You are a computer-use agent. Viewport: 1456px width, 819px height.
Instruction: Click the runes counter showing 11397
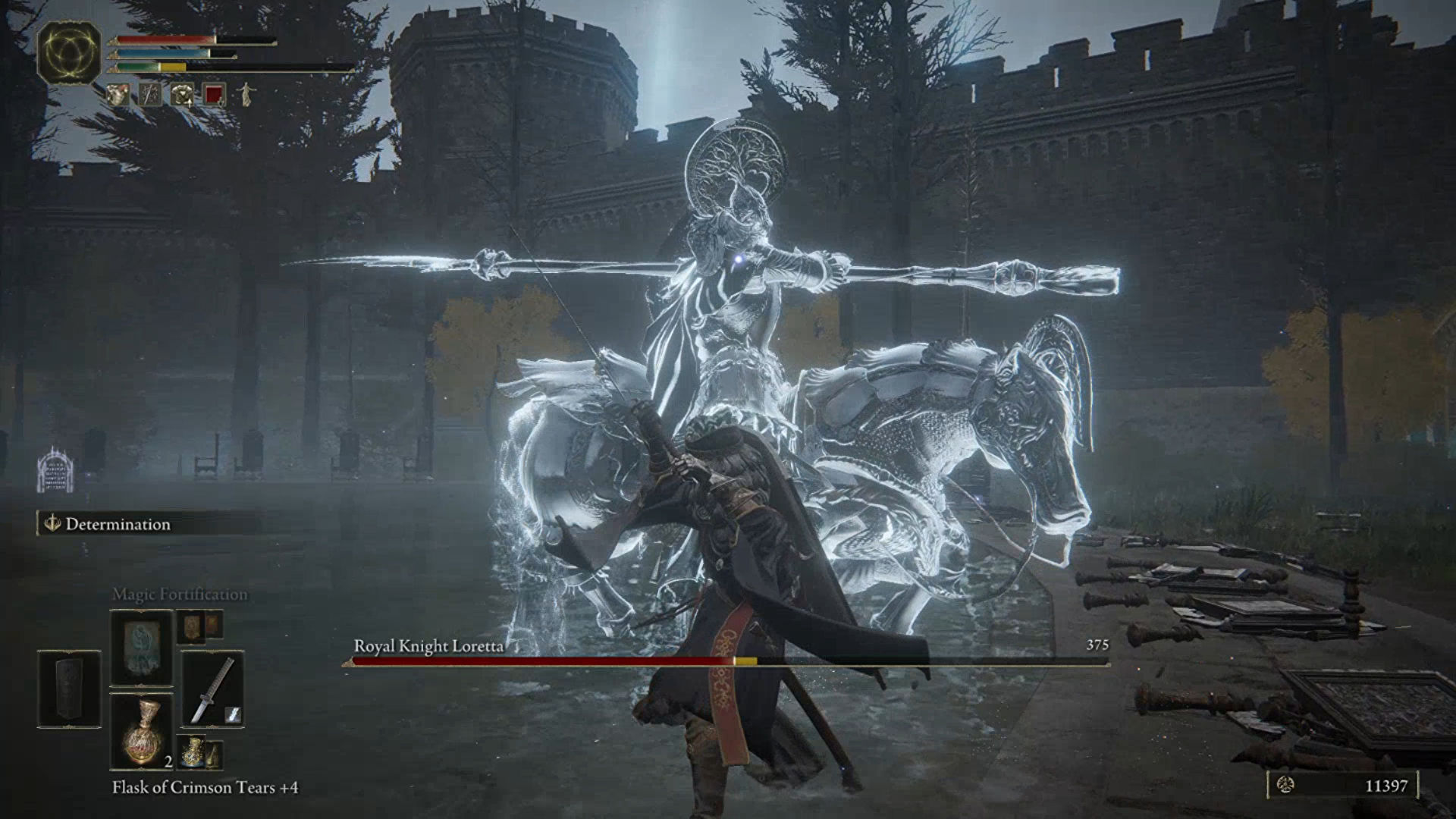pyautogui.click(x=1342, y=786)
